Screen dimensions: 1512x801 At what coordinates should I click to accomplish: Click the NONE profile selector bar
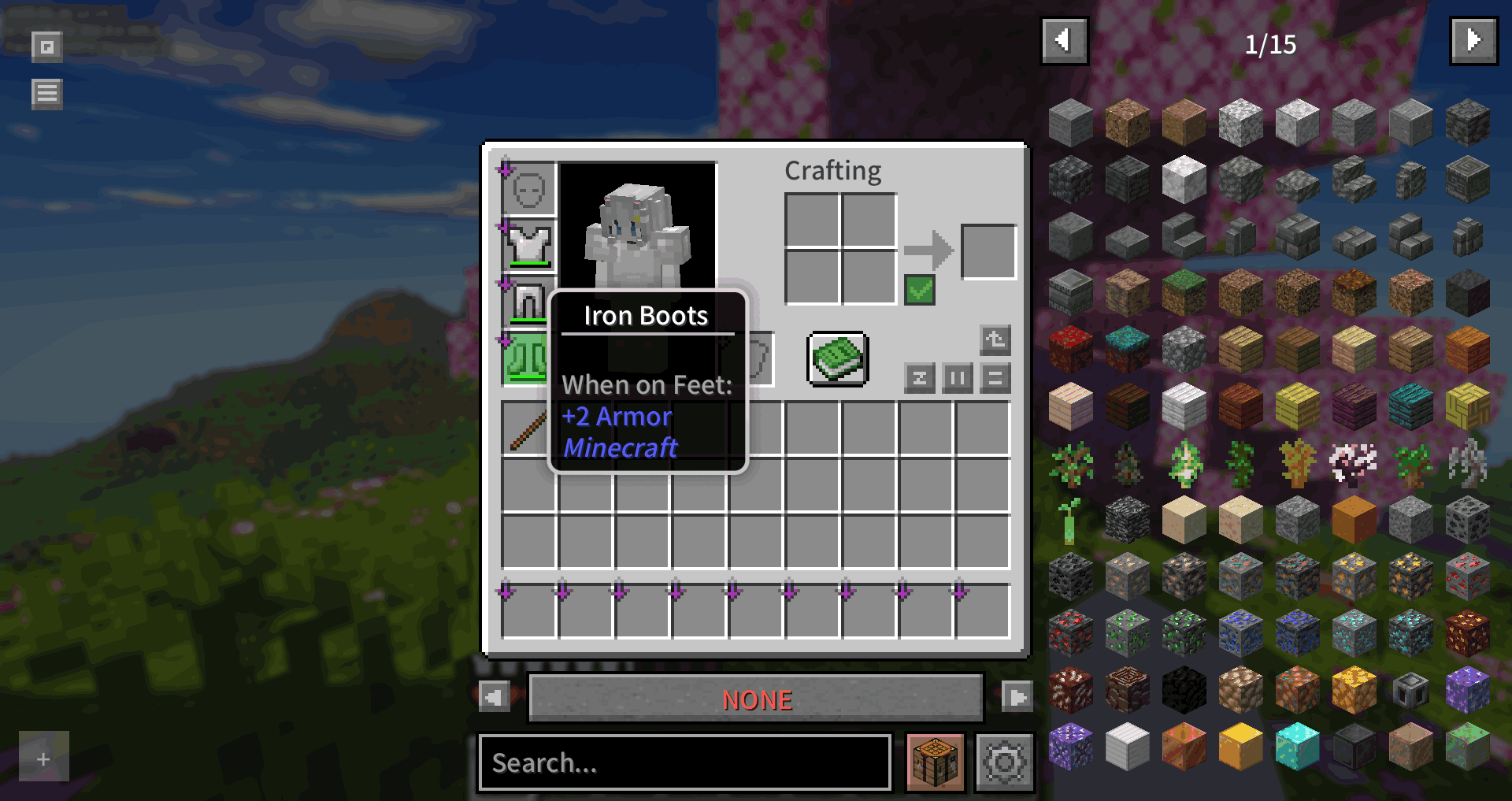pos(756,698)
